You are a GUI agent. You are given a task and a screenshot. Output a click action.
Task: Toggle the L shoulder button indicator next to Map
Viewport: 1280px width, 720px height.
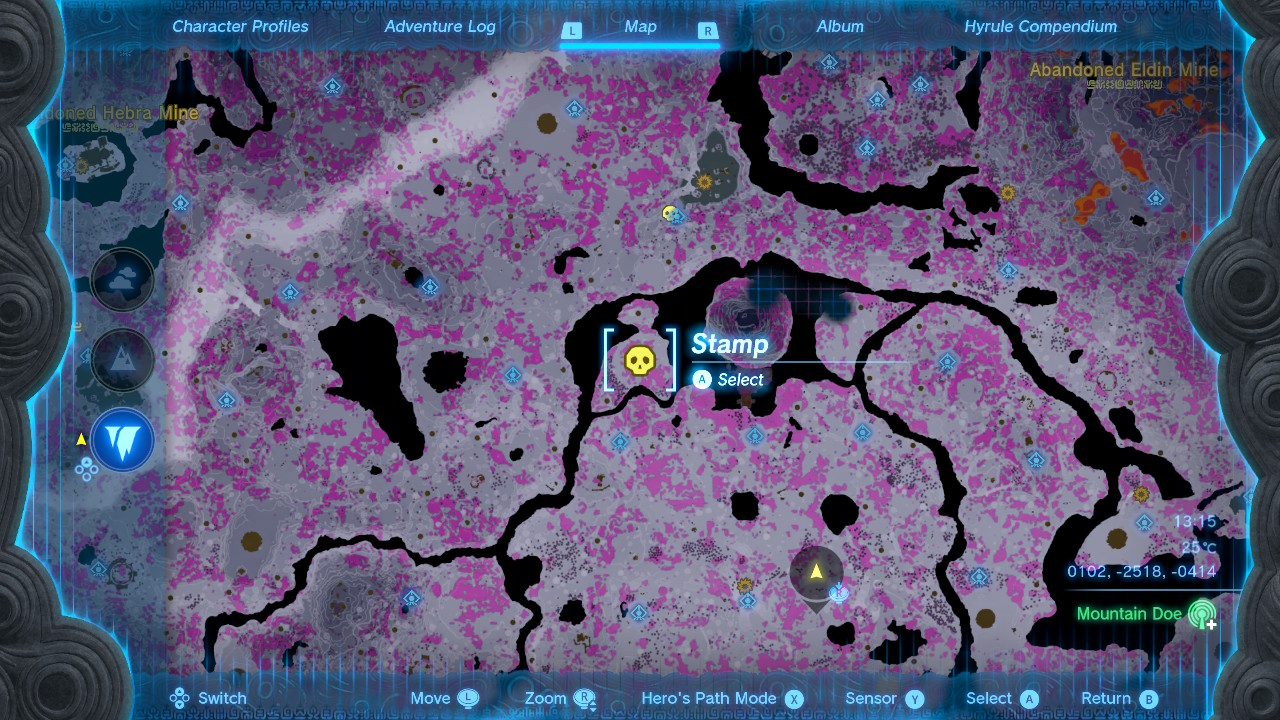pos(572,31)
